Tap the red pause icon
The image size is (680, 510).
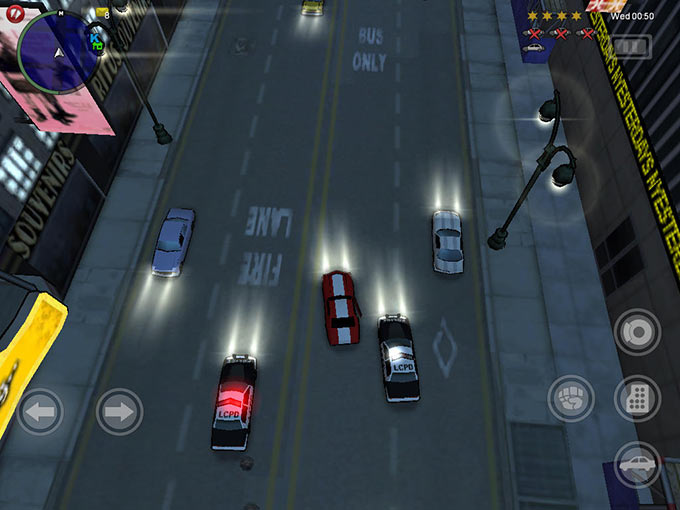(x=14, y=14)
